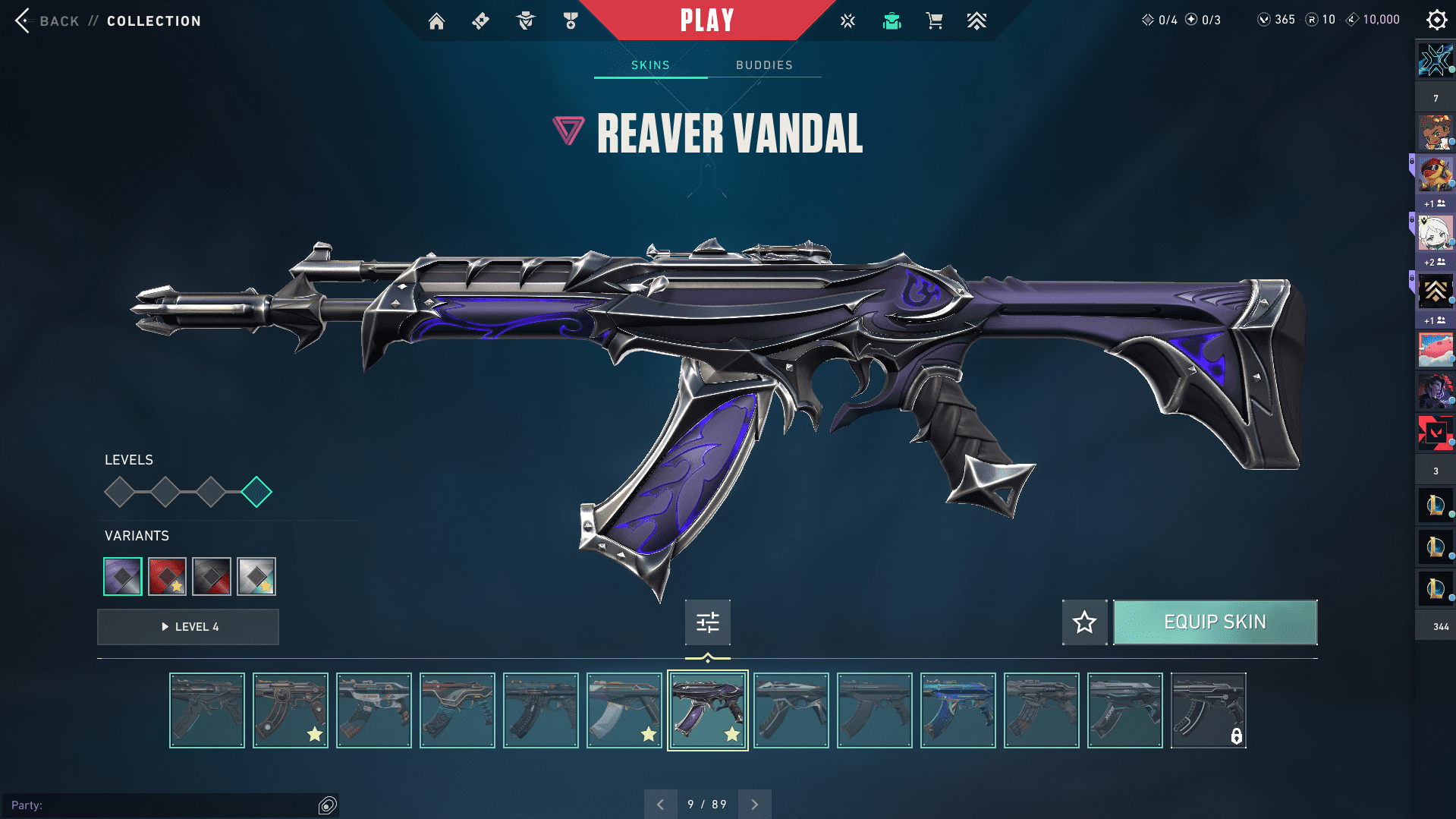Choose the white Reaver variant swatch
Screen dimensions: 1456x819
click(x=256, y=576)
